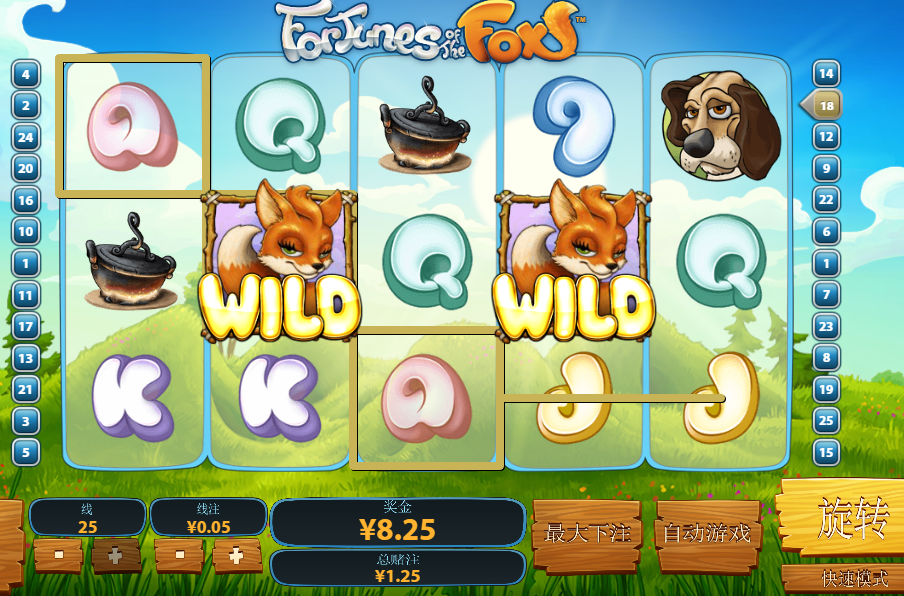This screenshot has width=904, height=596.
Task: Increase the number of lines (线)
Action: [116, 555]
